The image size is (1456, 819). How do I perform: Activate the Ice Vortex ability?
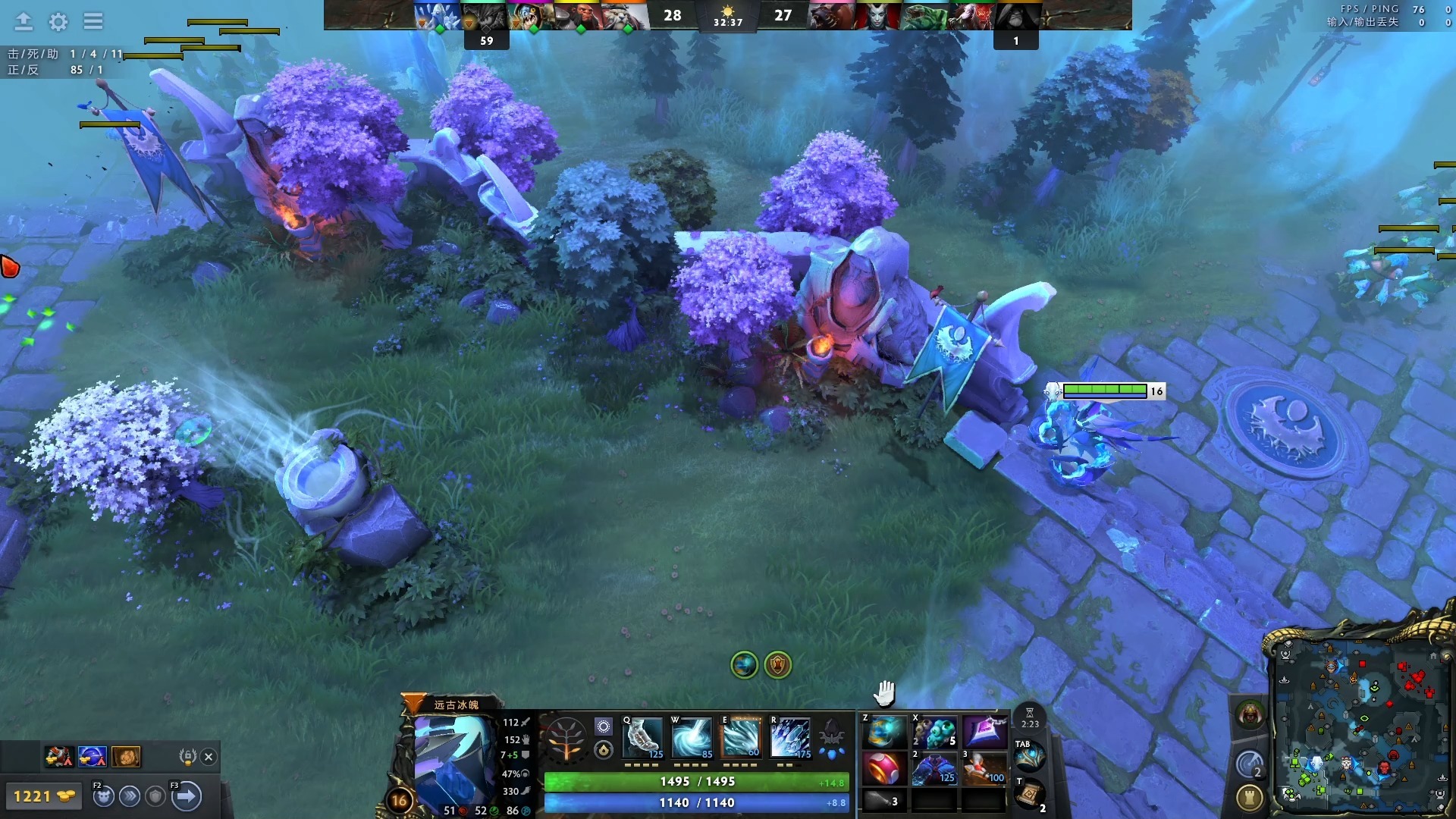pos(692,737)
